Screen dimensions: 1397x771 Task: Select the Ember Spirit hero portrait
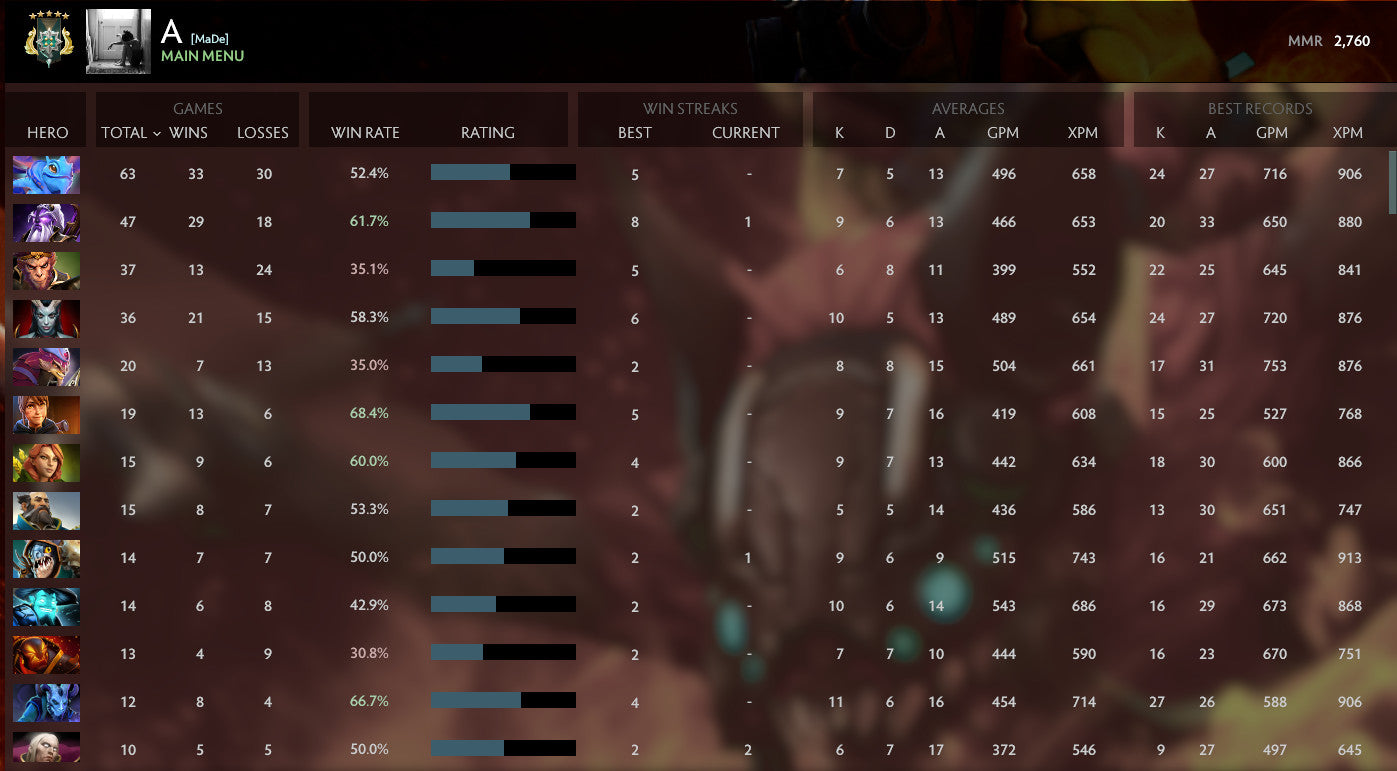point(45,654)
